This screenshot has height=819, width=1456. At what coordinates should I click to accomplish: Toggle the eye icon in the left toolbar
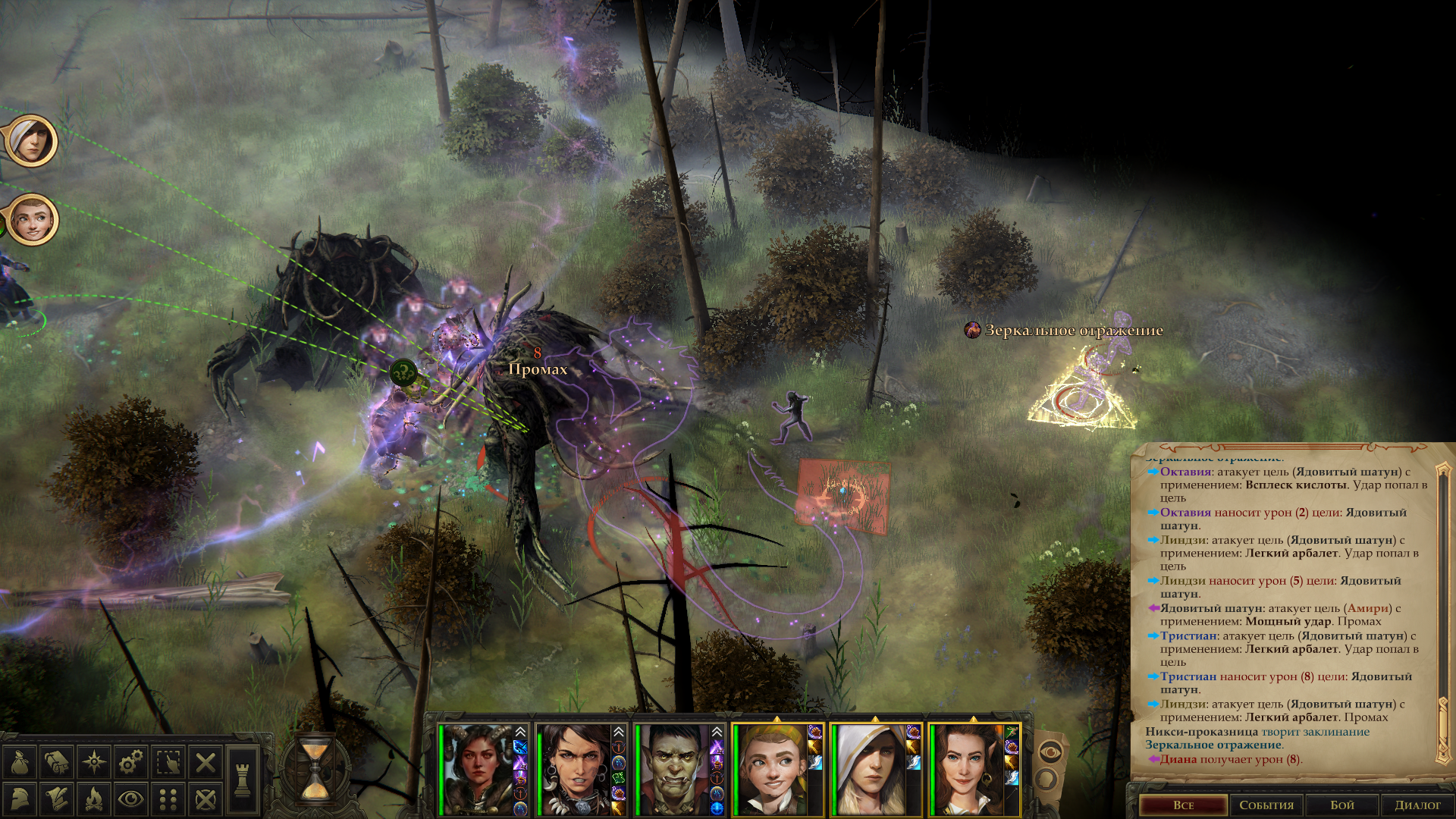coord(131,799)
